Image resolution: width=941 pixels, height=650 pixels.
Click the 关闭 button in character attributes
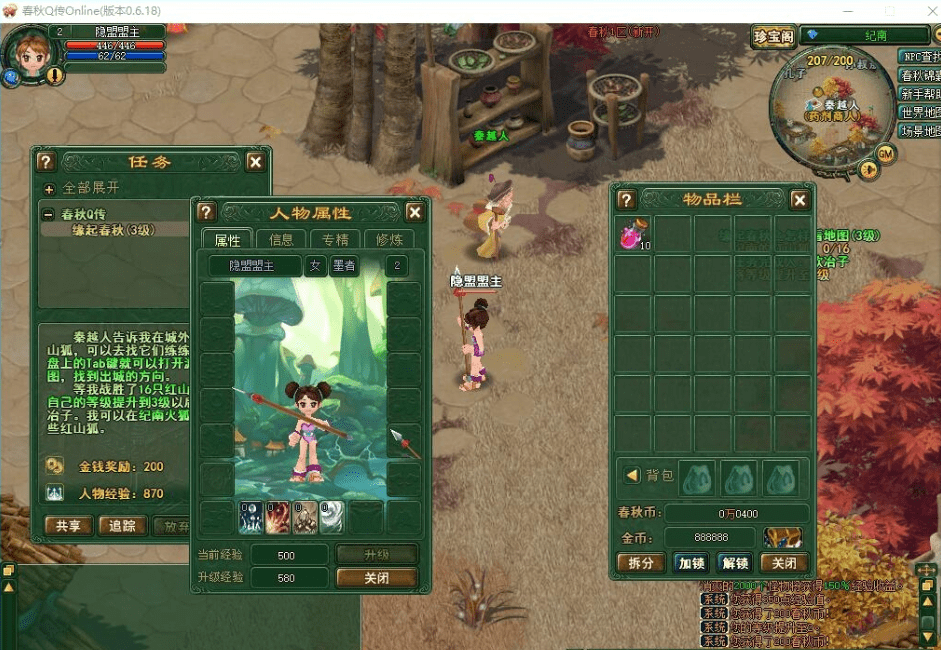click(376, 578)
